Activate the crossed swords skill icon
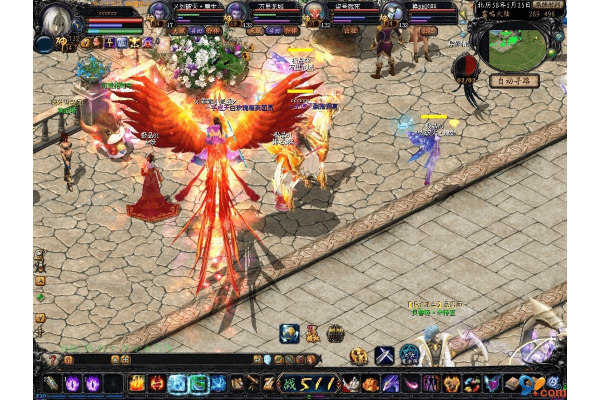Screen dimensions: 600x400 tap(385, 355)
